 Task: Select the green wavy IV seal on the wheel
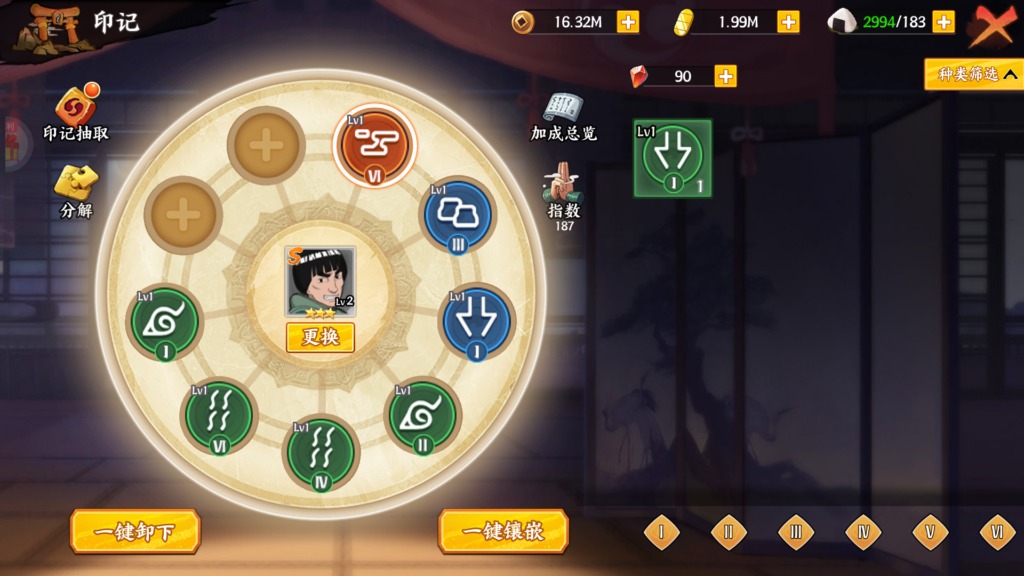click(x=321, y=452)
